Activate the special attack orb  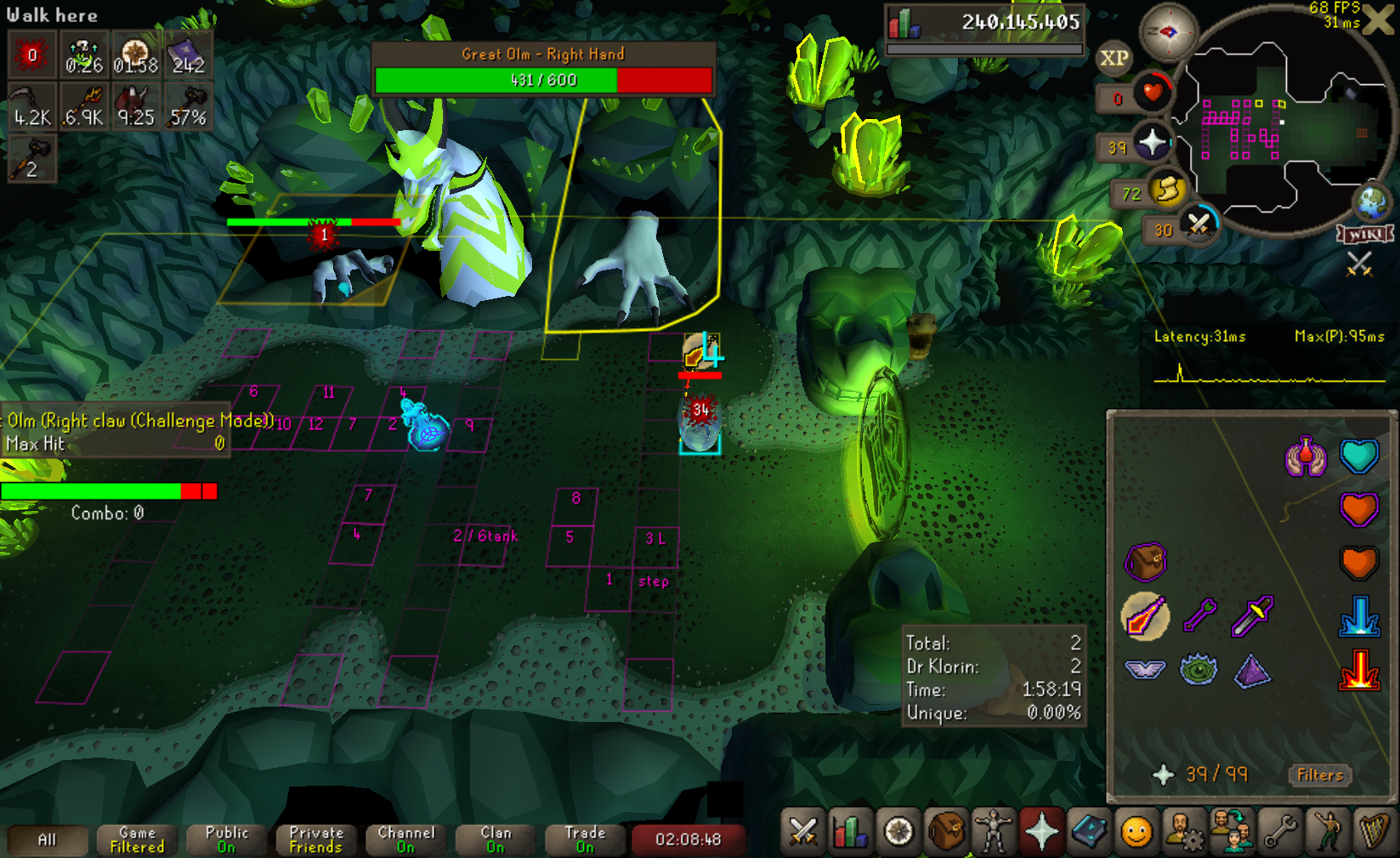click(1199, 224)
